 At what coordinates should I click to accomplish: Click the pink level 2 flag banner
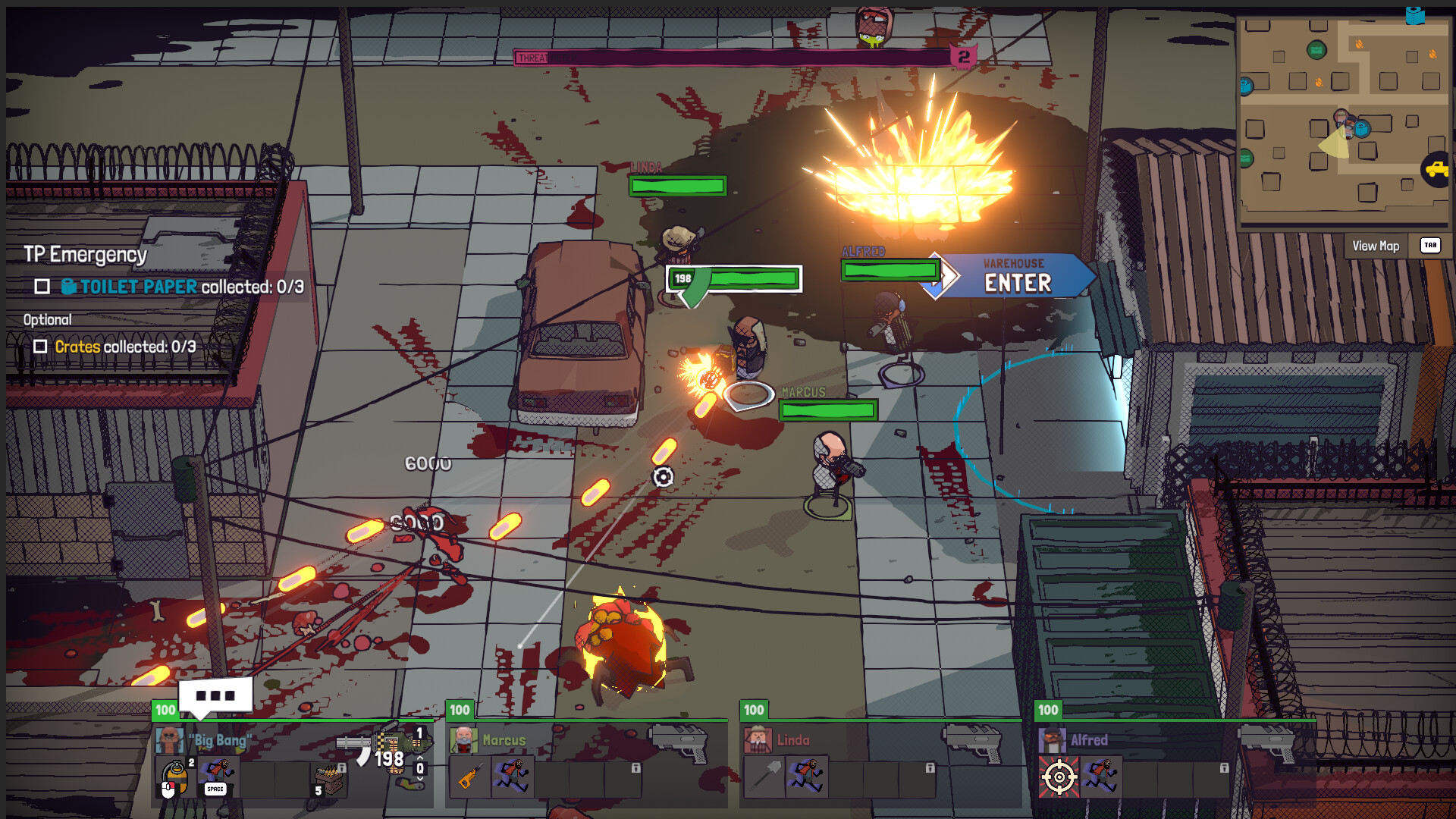click(963, 55)
